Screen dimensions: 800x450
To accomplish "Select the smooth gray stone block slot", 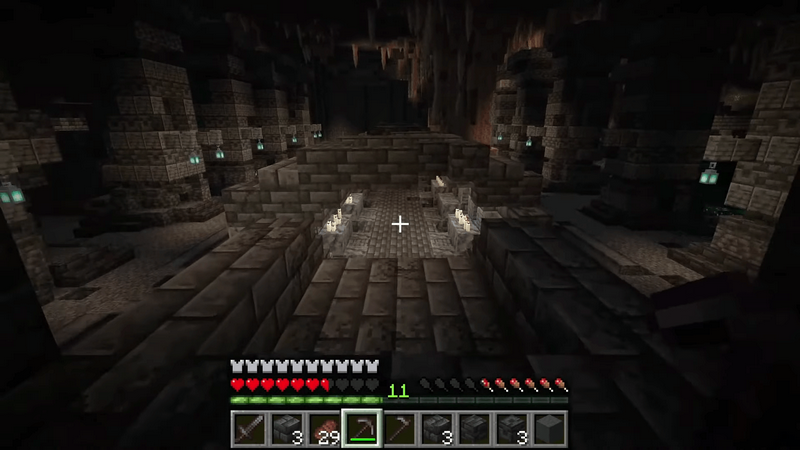I will click(x=549, y=428).
